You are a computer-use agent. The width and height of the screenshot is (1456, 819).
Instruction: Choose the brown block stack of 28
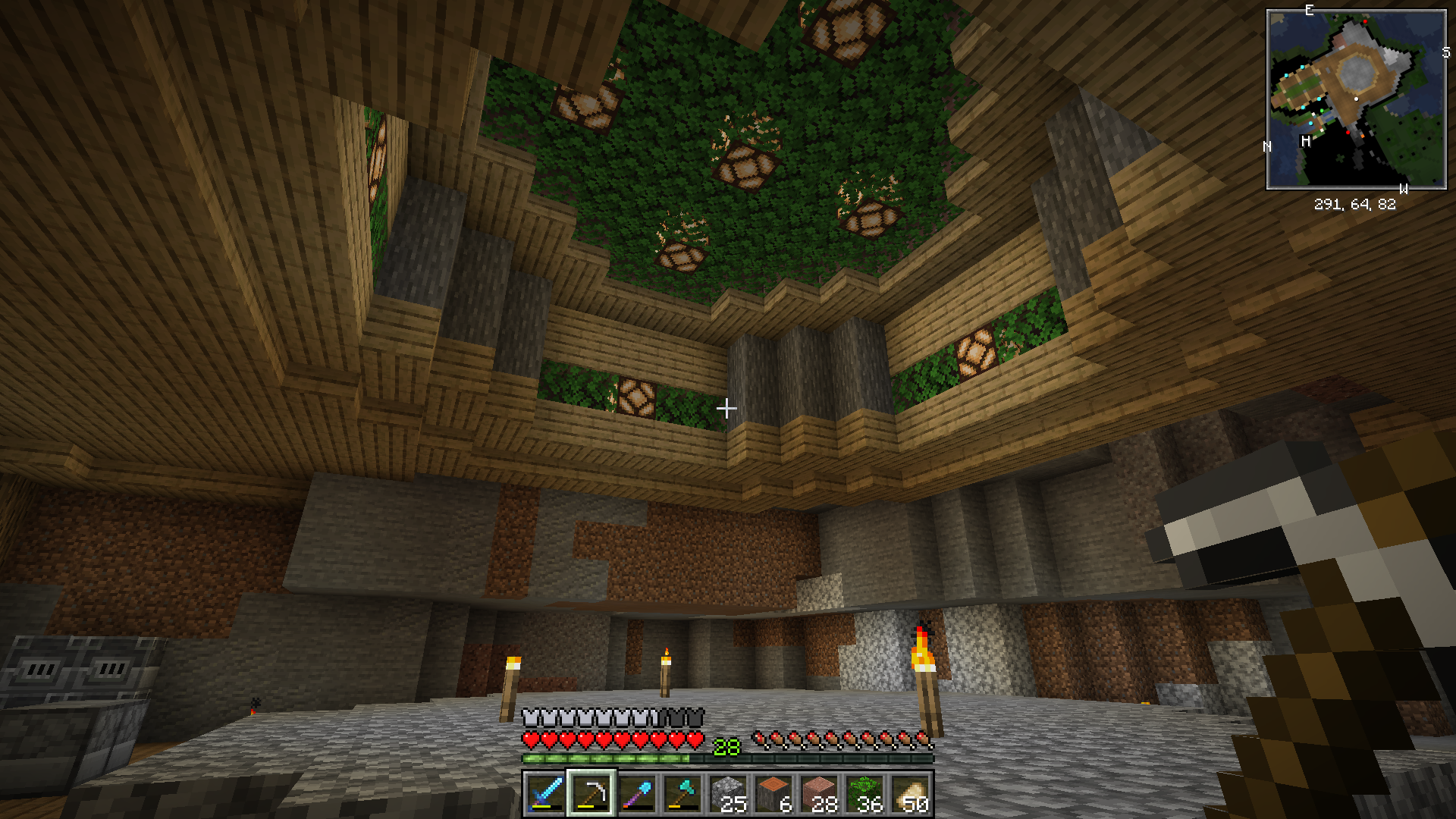(820, 794)
